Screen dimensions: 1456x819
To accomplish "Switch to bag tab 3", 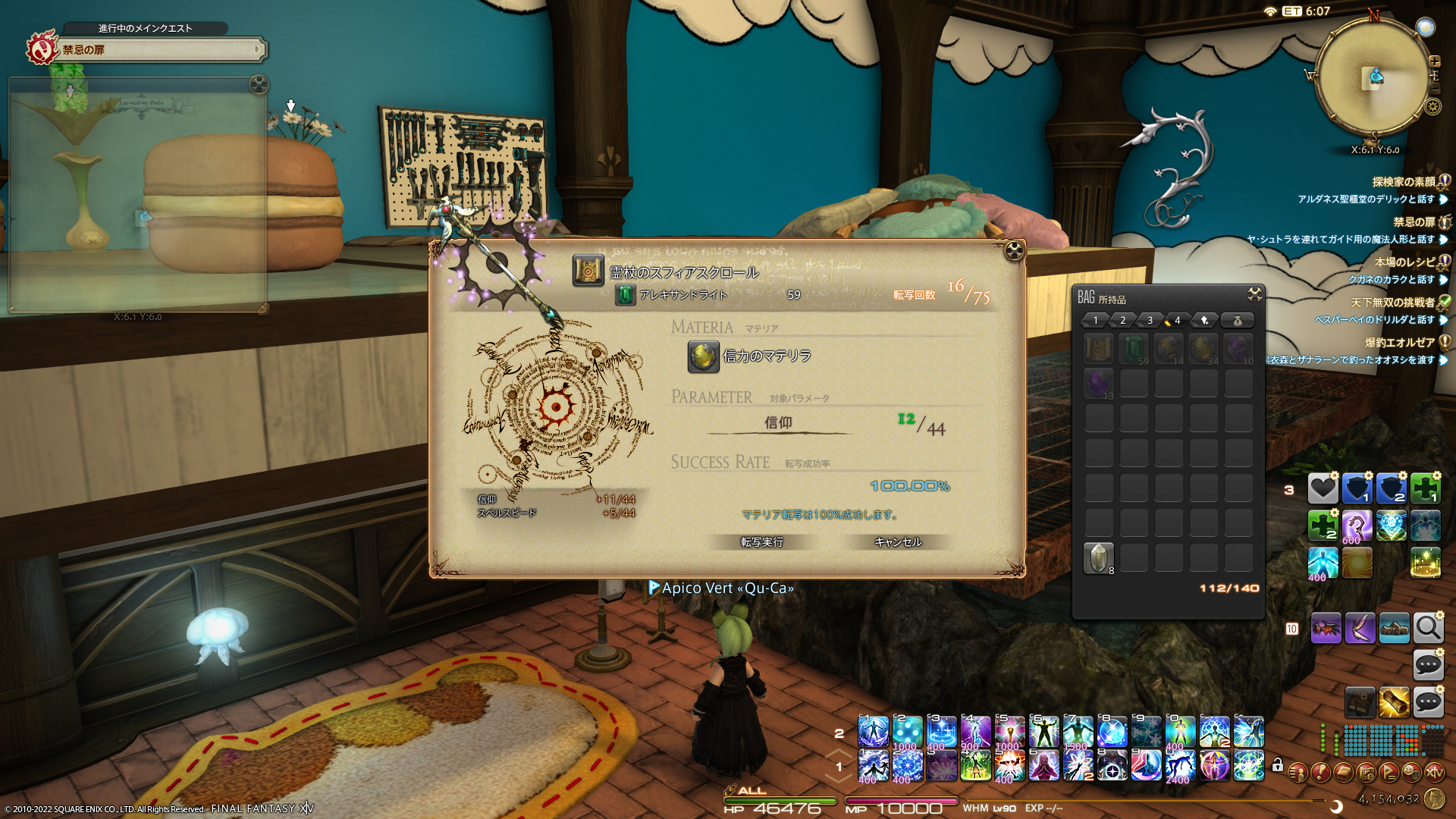I will click(x=1150, y=321).
